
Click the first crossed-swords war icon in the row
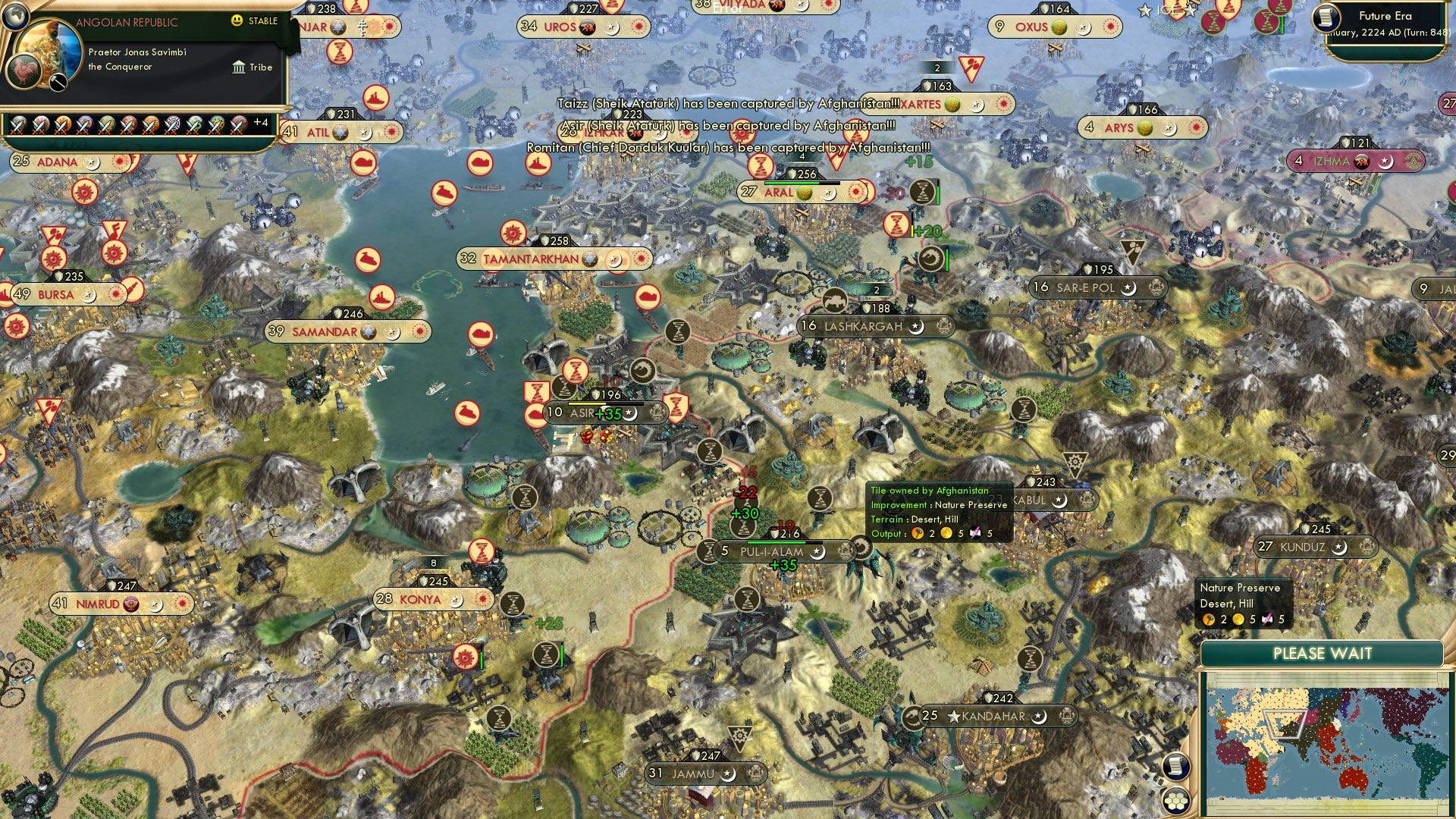pyautogui.click(x=17, y=124)
